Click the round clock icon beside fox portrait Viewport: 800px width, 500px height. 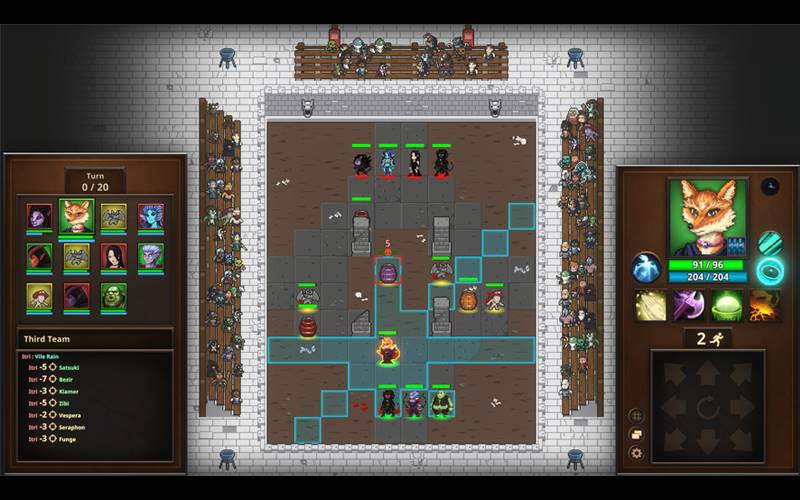(769, 186)
